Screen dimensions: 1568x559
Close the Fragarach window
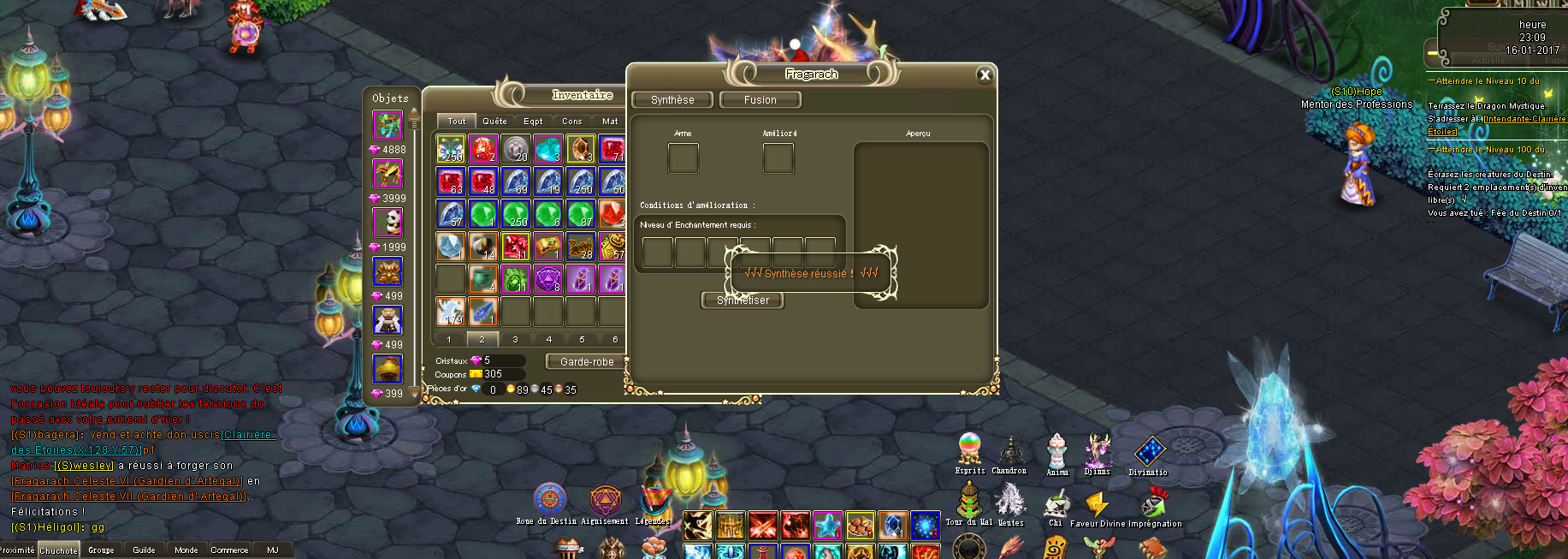[x=985, y=75]
